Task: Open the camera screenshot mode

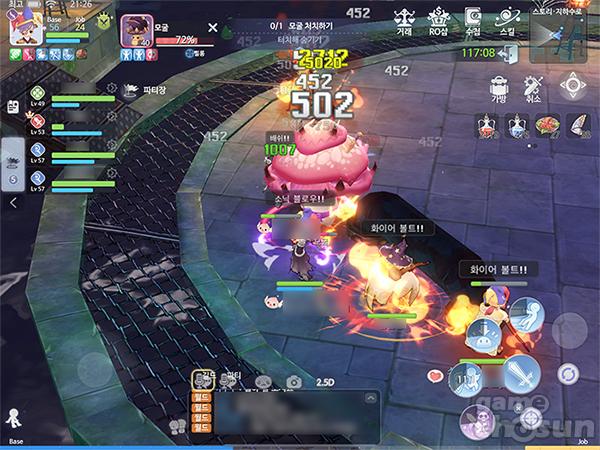Action: click(294, 381)
